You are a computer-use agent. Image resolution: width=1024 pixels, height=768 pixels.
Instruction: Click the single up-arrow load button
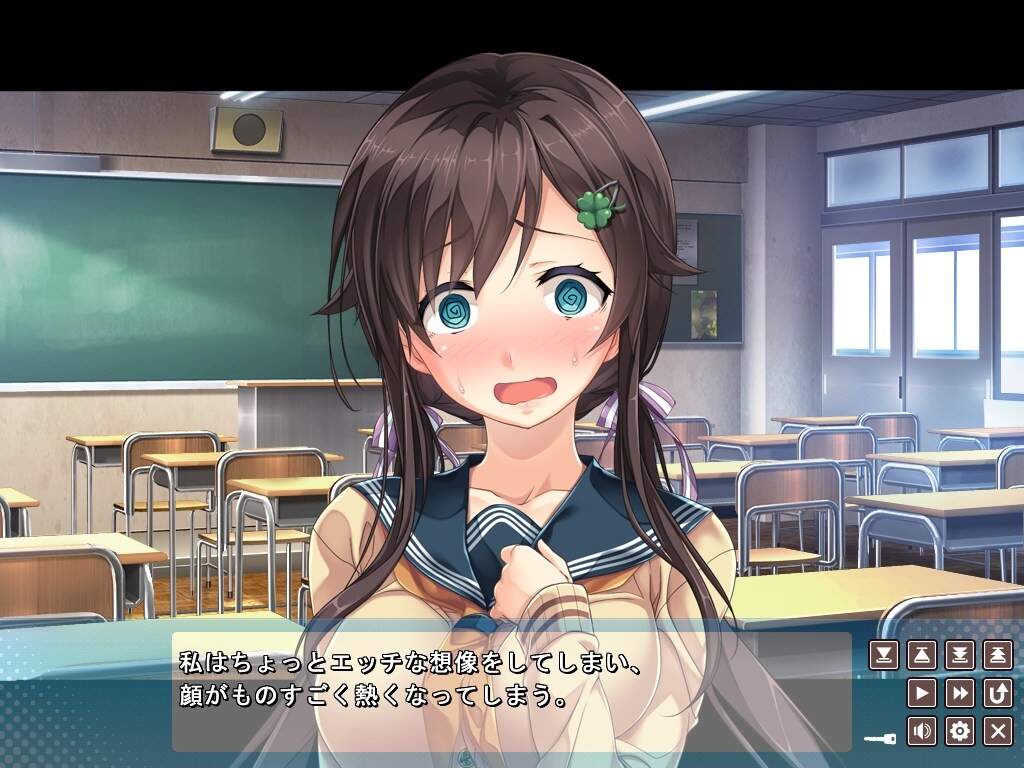click(x=921, y=655)
